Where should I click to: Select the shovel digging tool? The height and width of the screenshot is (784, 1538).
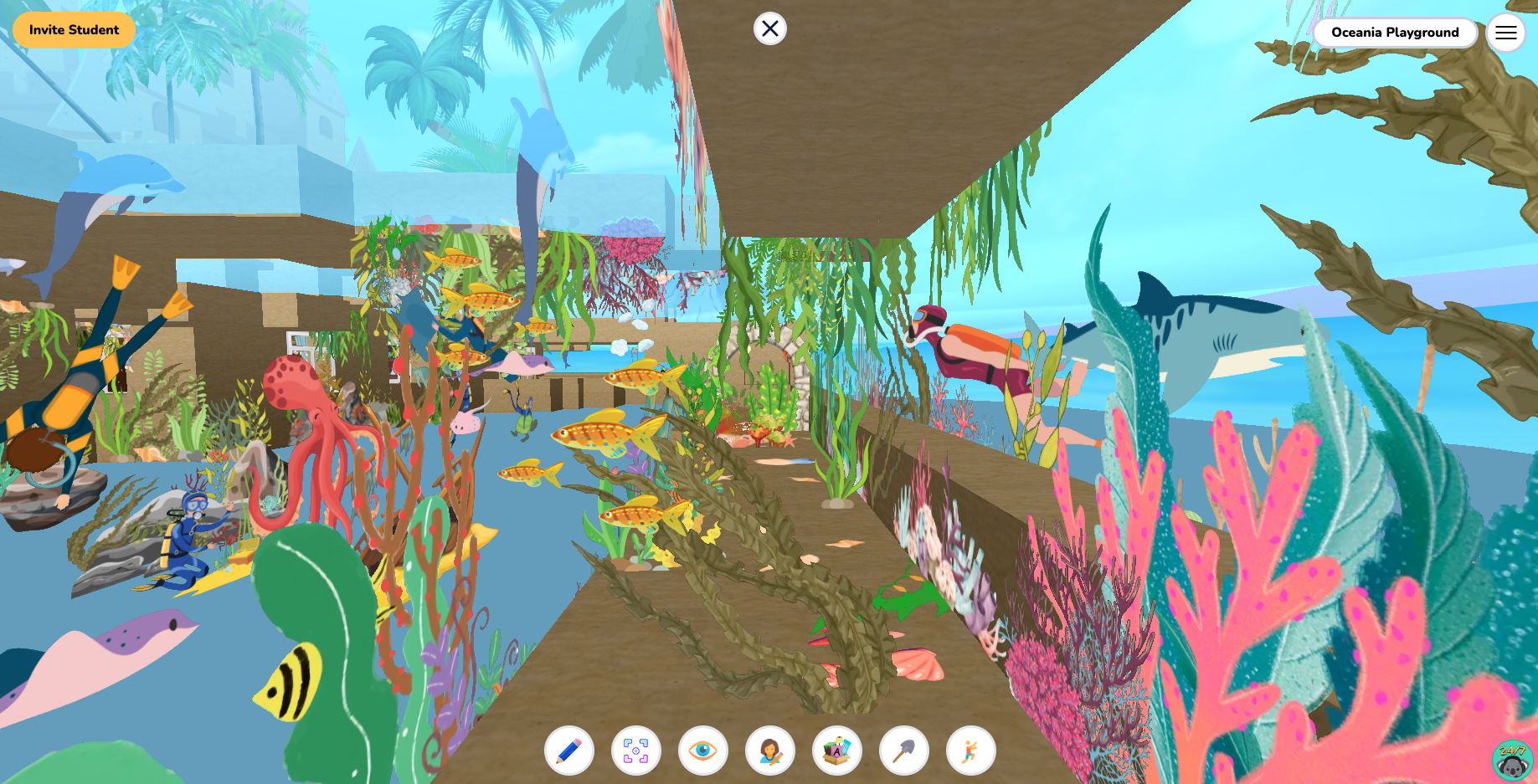(903, 751)
